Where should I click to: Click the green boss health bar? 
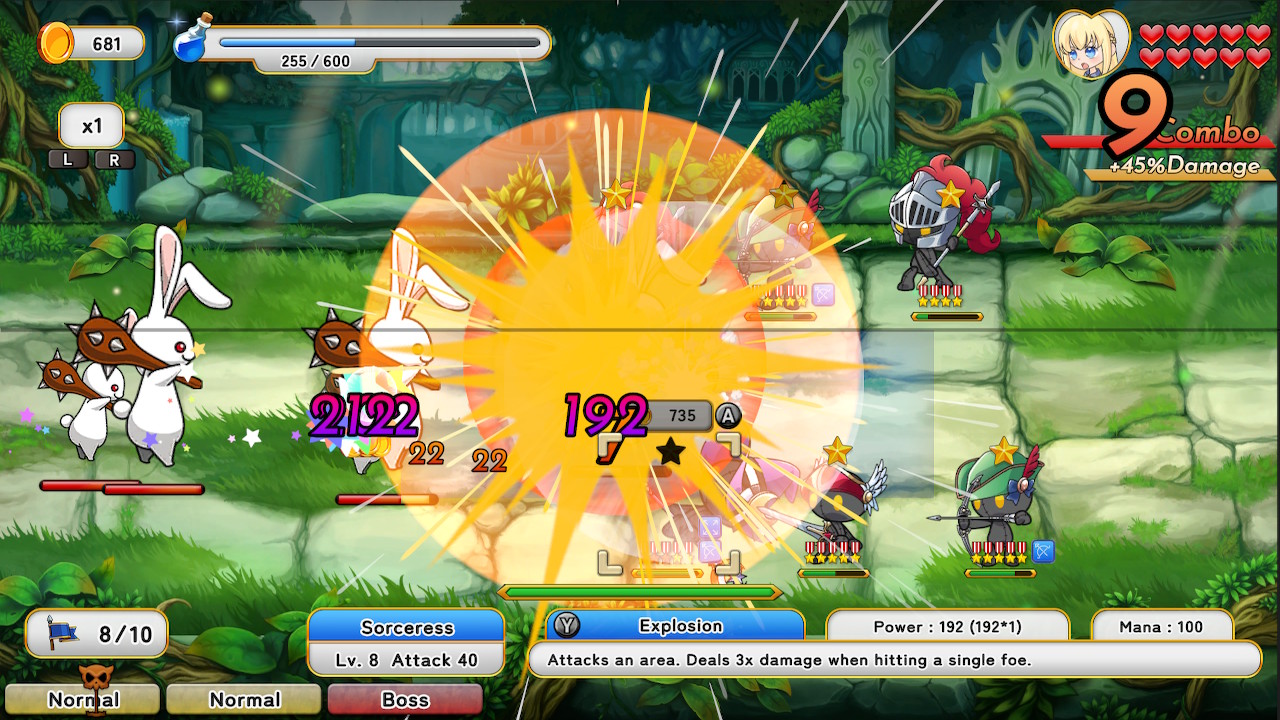638,591
